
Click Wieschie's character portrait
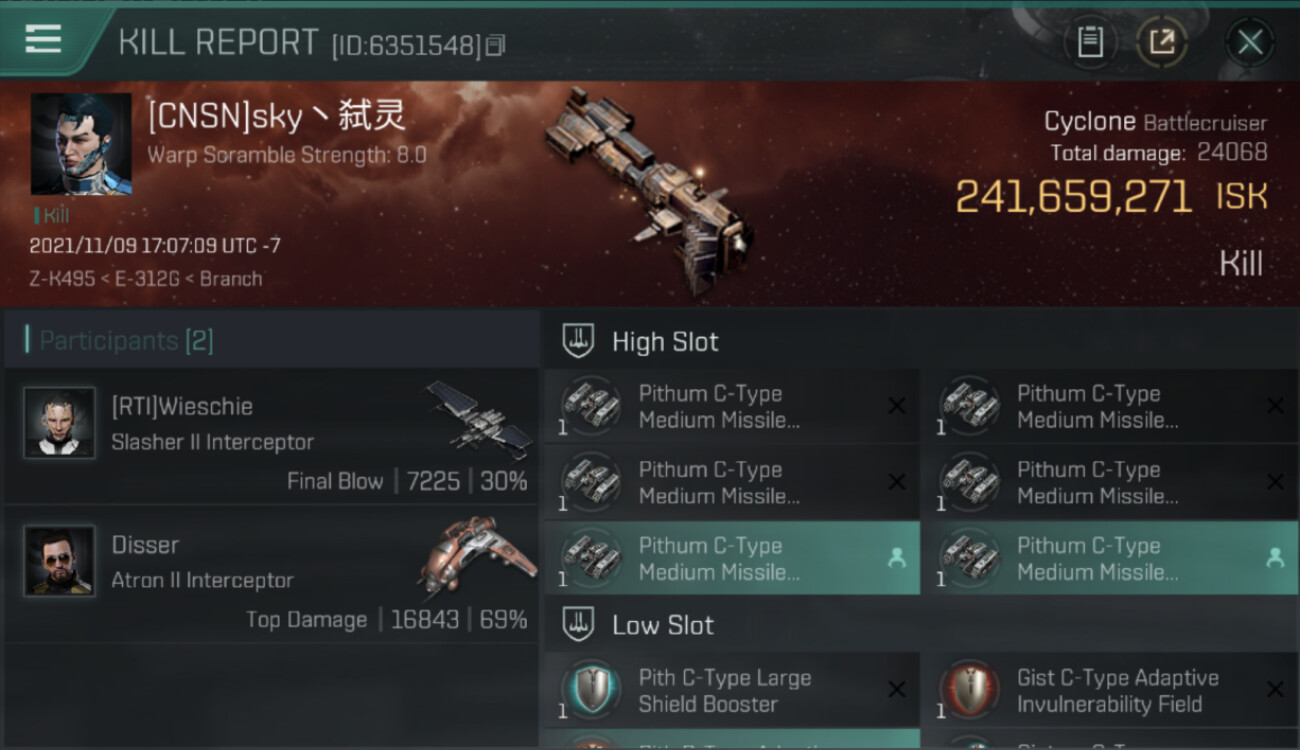click(59, 423)
